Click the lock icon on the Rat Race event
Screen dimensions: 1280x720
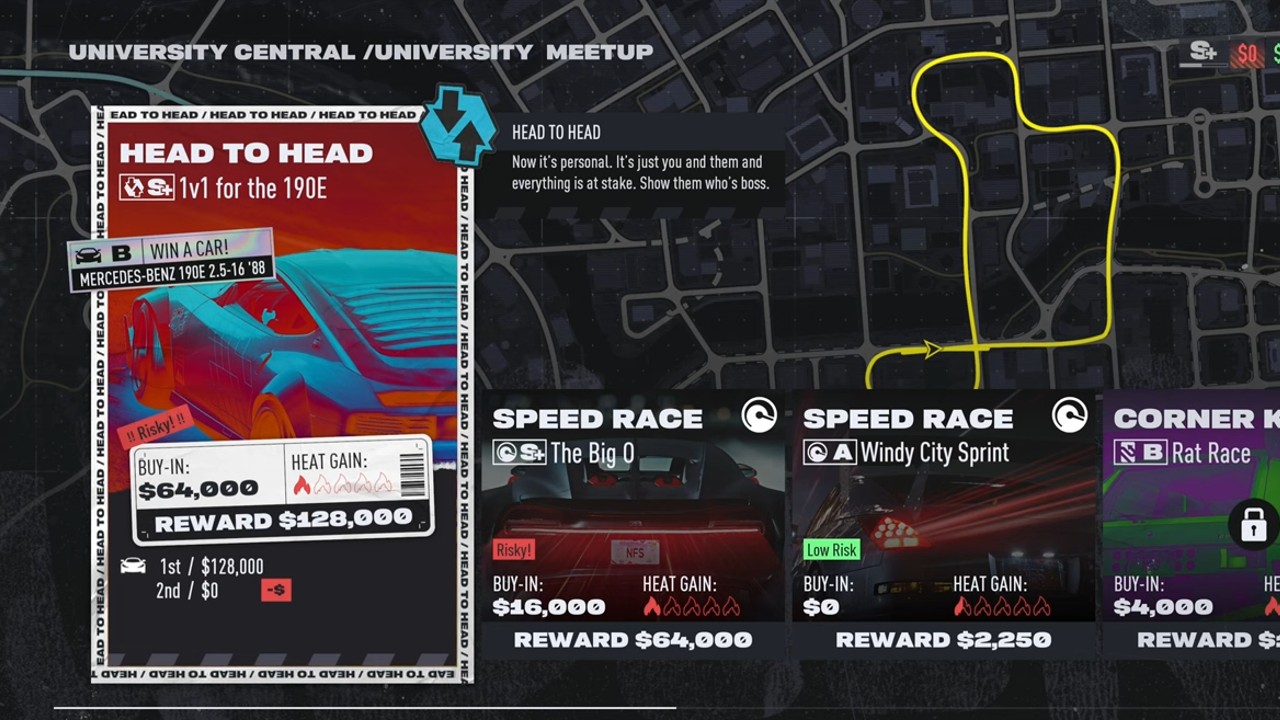click(x=1254, y=525)
